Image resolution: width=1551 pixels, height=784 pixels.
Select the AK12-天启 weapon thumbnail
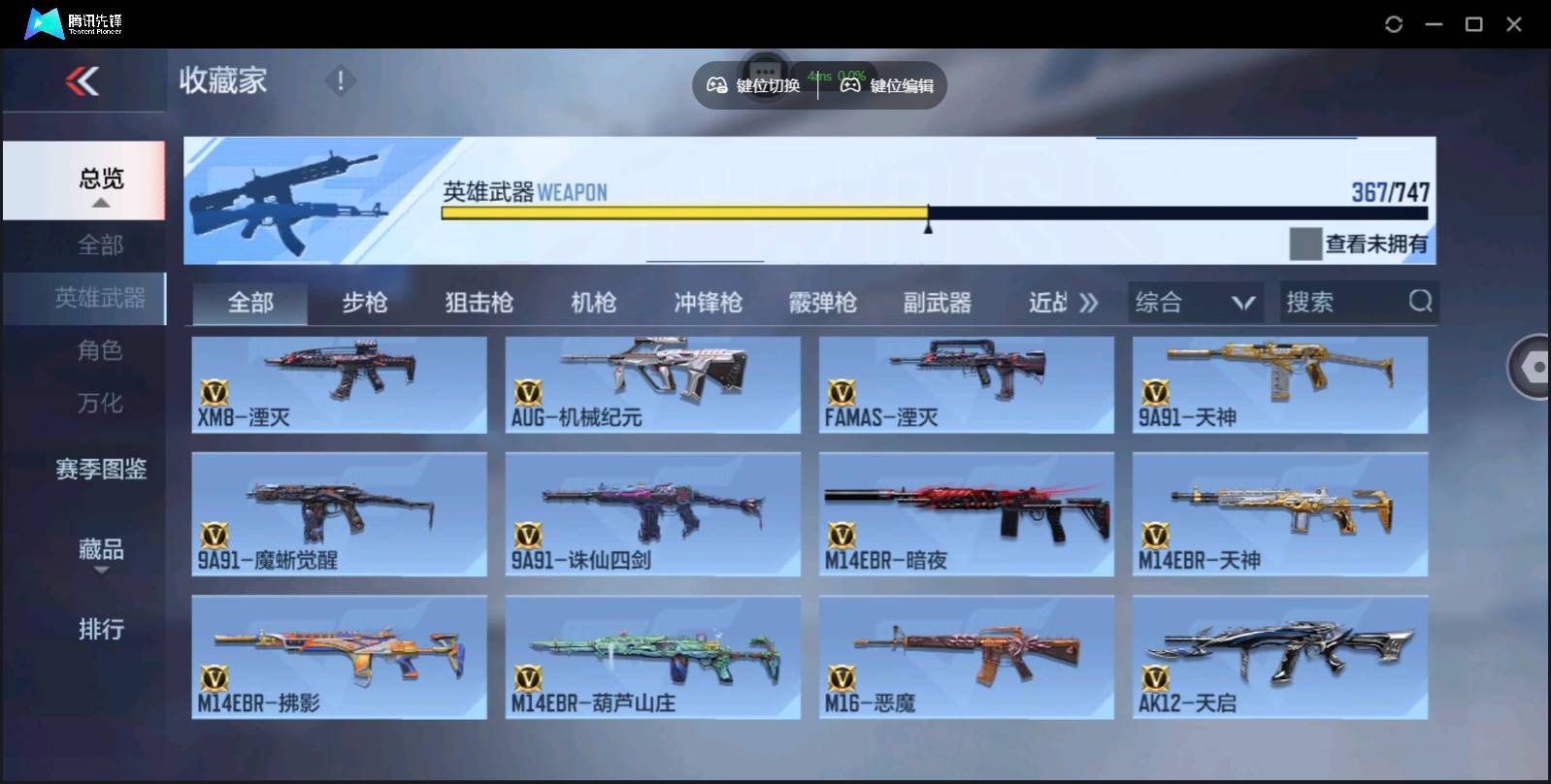coord(1280,657)
